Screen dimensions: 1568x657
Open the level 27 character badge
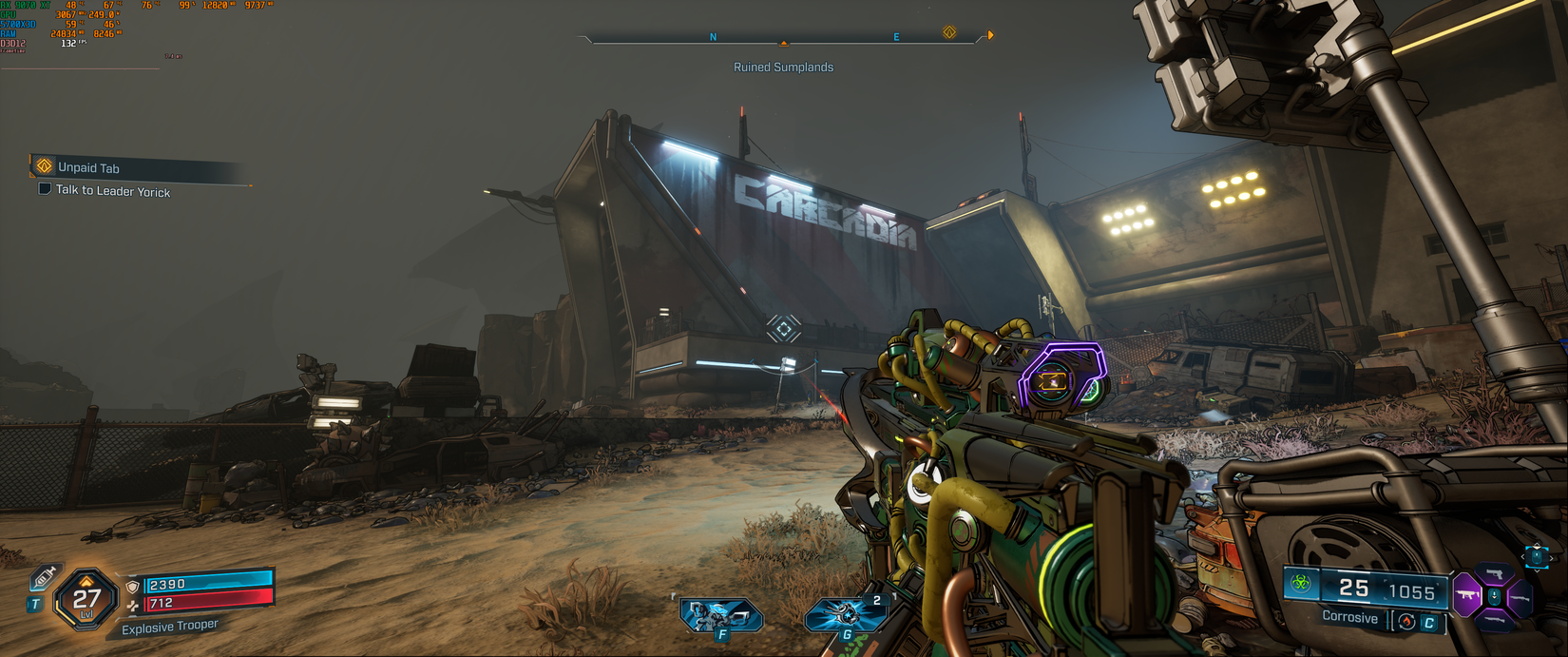pos(86,599)
